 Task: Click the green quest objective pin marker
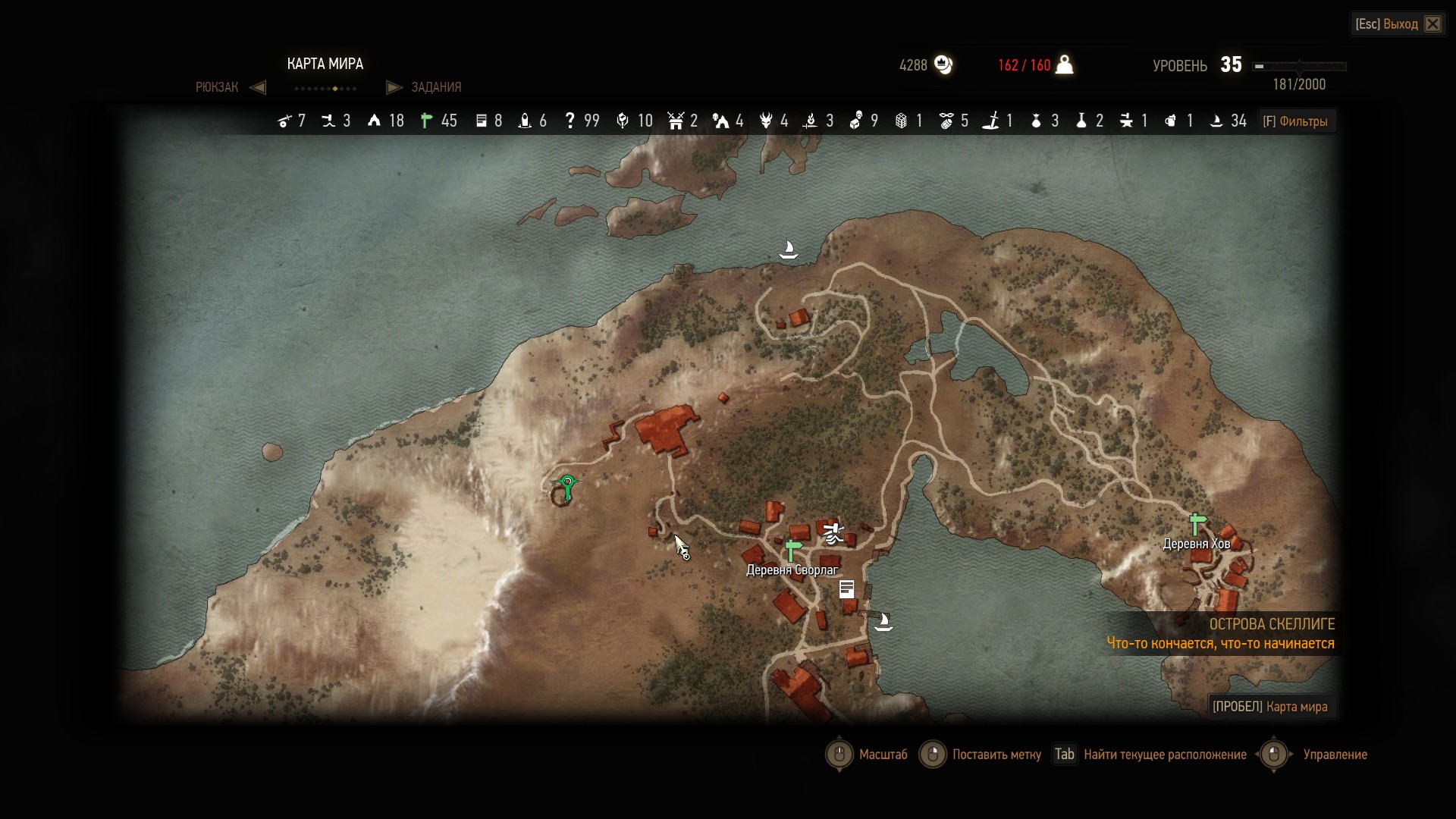[x=567, y=484]
